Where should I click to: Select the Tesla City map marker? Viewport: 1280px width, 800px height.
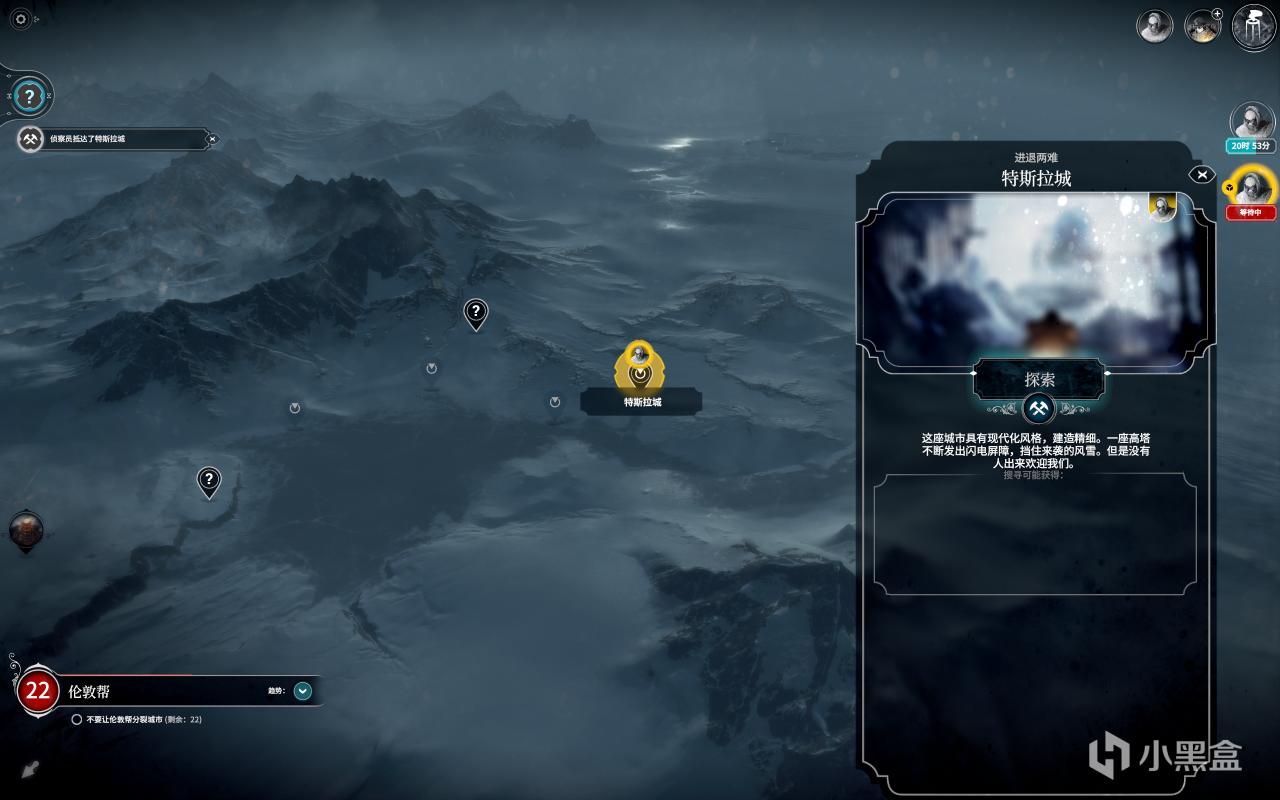click(640, 366)
